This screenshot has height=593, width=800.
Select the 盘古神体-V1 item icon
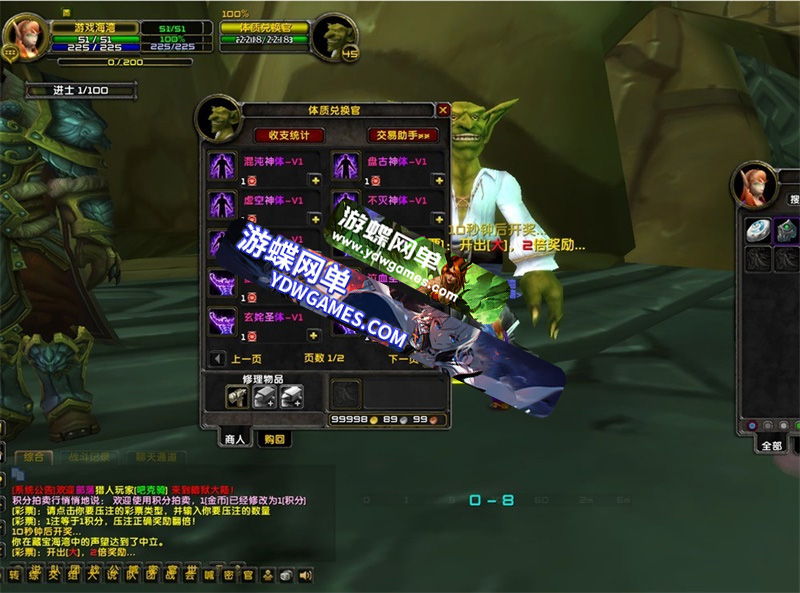point(346,166)
